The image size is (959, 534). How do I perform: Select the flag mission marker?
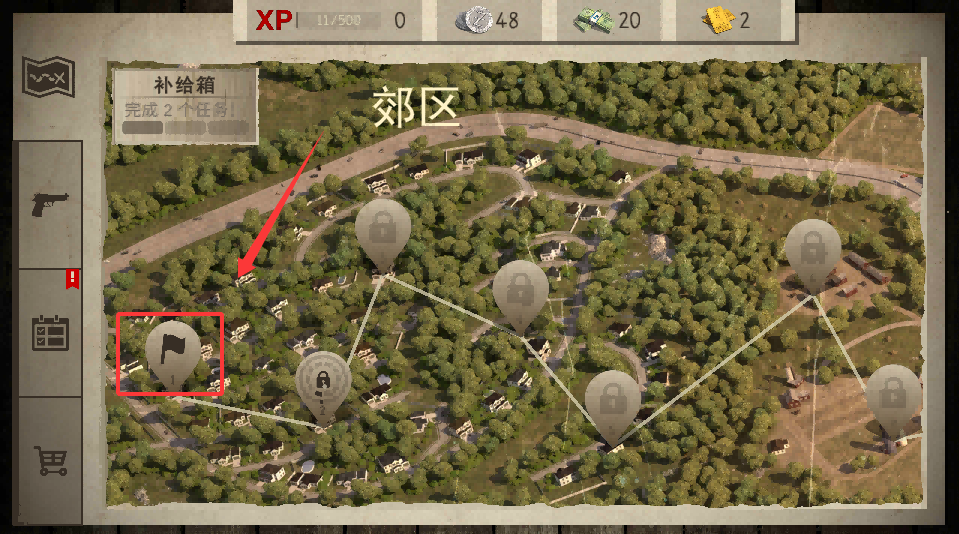[172, 350]
